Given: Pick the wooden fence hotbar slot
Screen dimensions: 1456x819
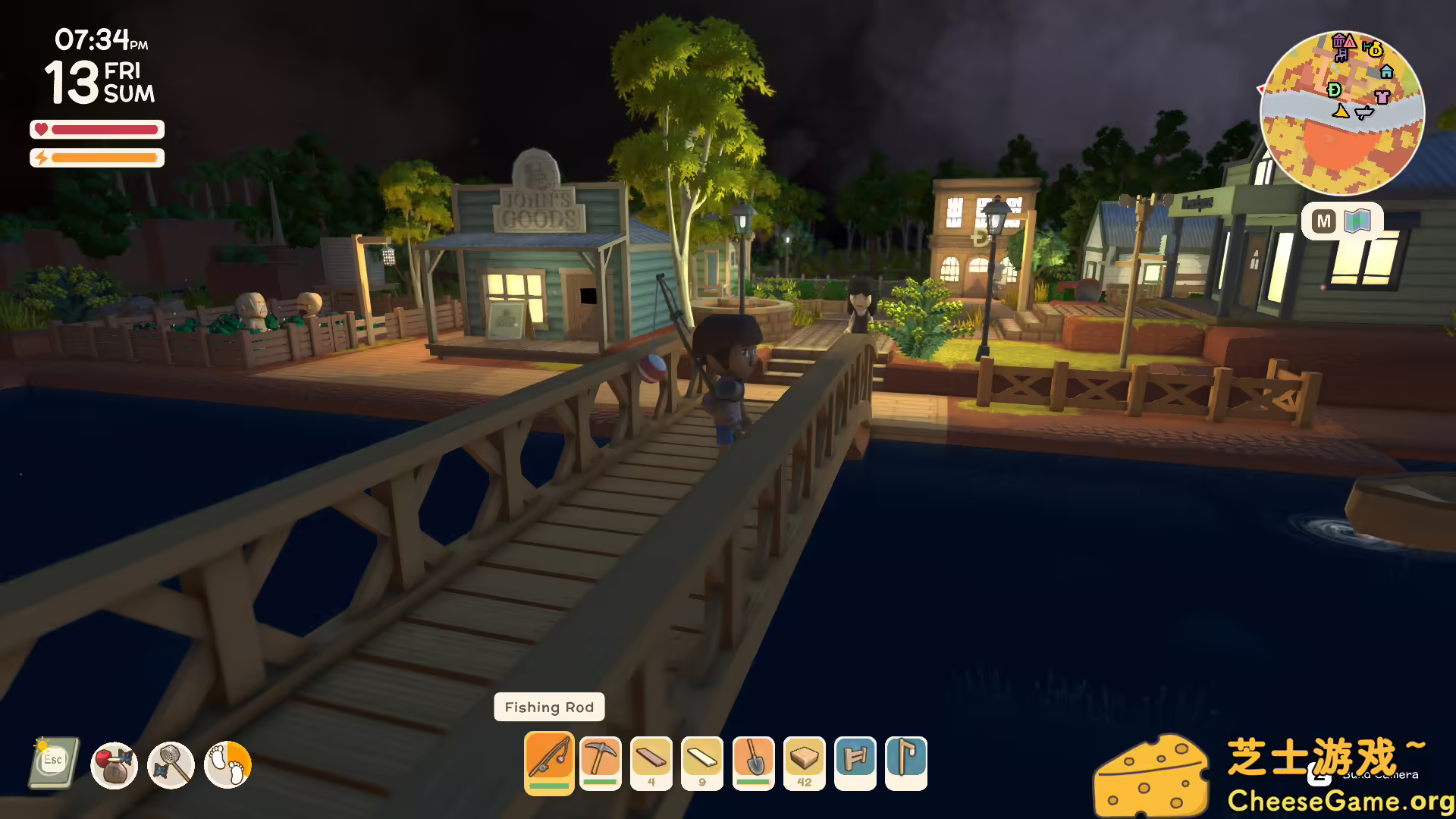Looking at the screenshot, I should pos(855,761).
